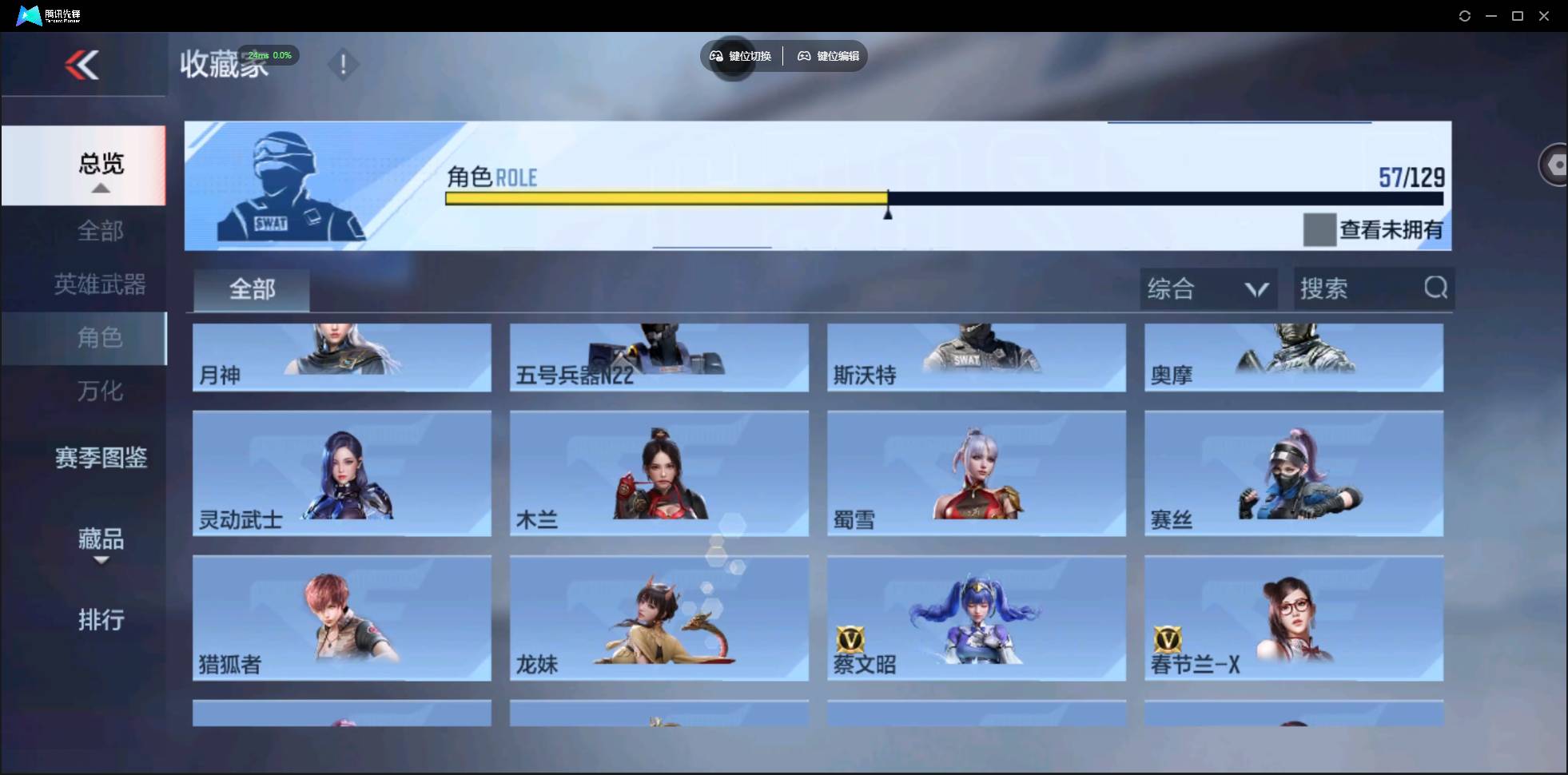
Task: Click the exclamation notice icon beside 收藏家
Action: pos(344,64)
